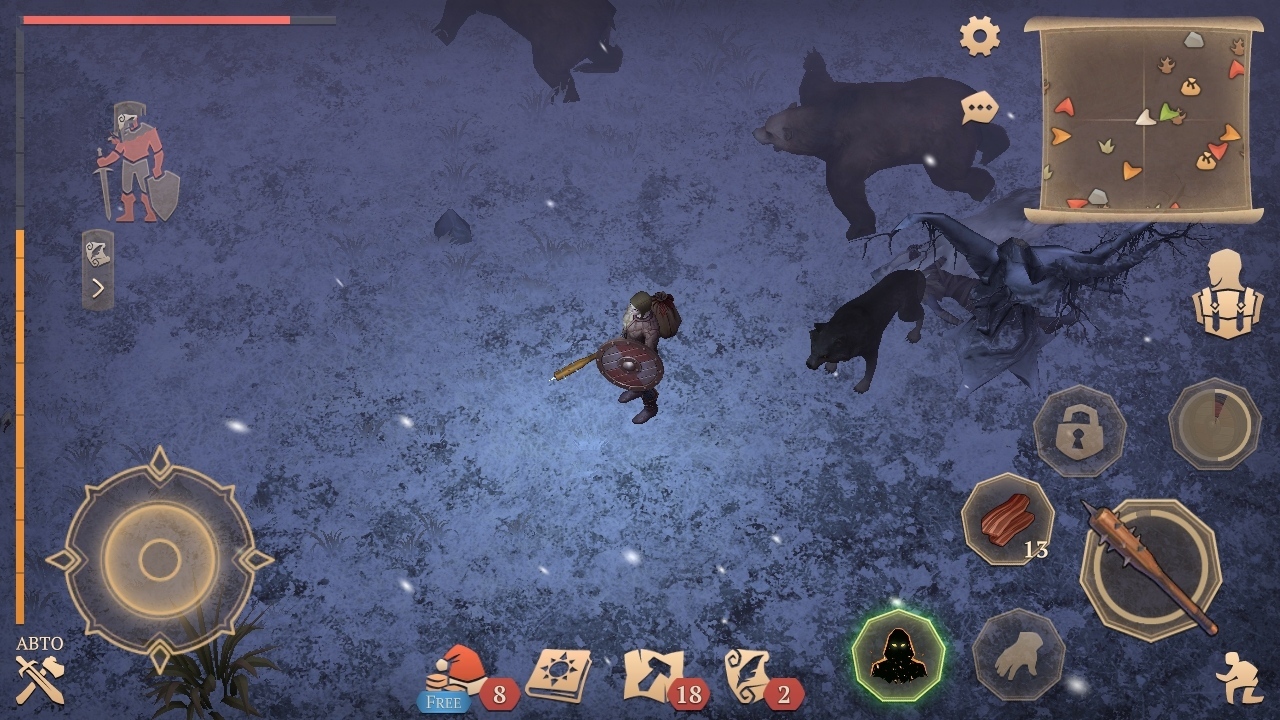Tap the round compass dial button

point(1214,424)
